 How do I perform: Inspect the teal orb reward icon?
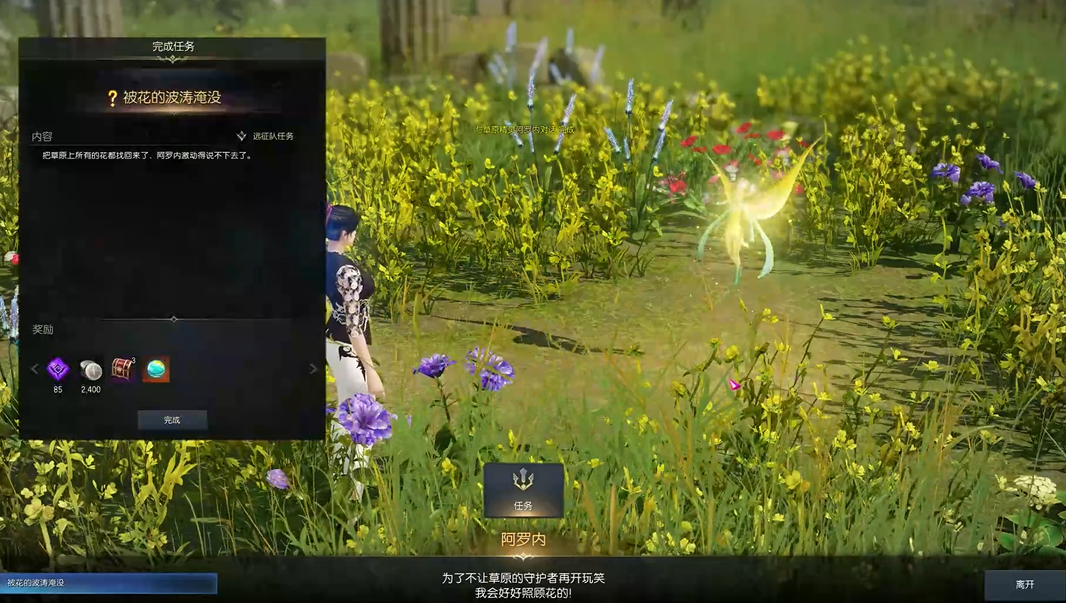point(156,369)
